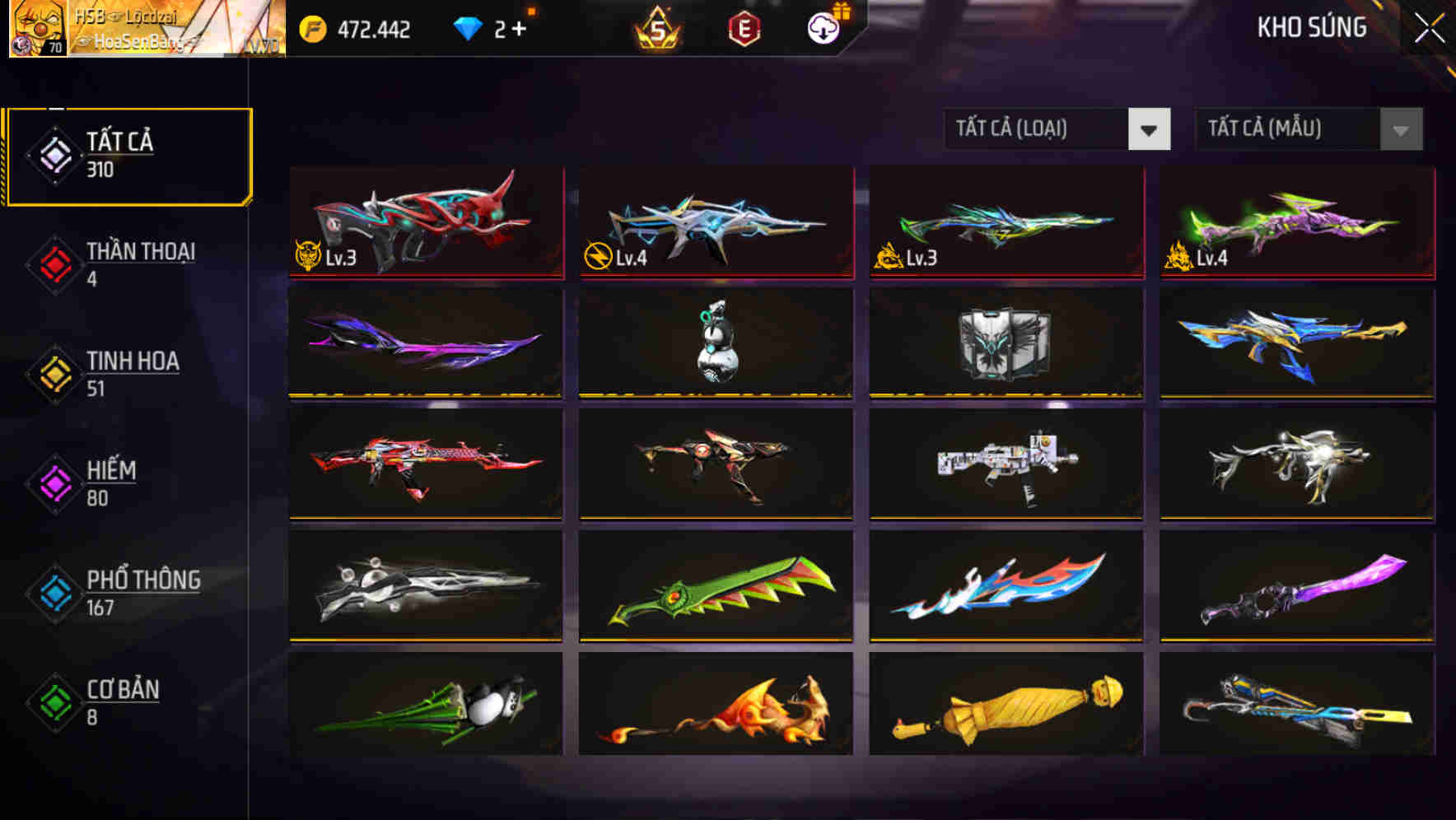Image resolution: width=1456 pixels, height=820 pixels.
Task: Expand the weapon type filter arrow
Action: click(1150, 129)
